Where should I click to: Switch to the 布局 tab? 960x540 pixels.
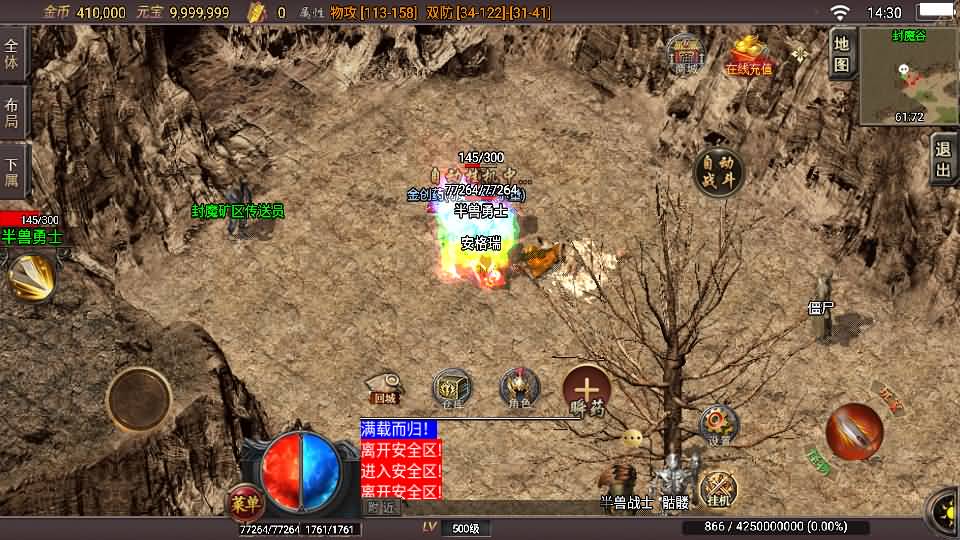pos(13,111)
